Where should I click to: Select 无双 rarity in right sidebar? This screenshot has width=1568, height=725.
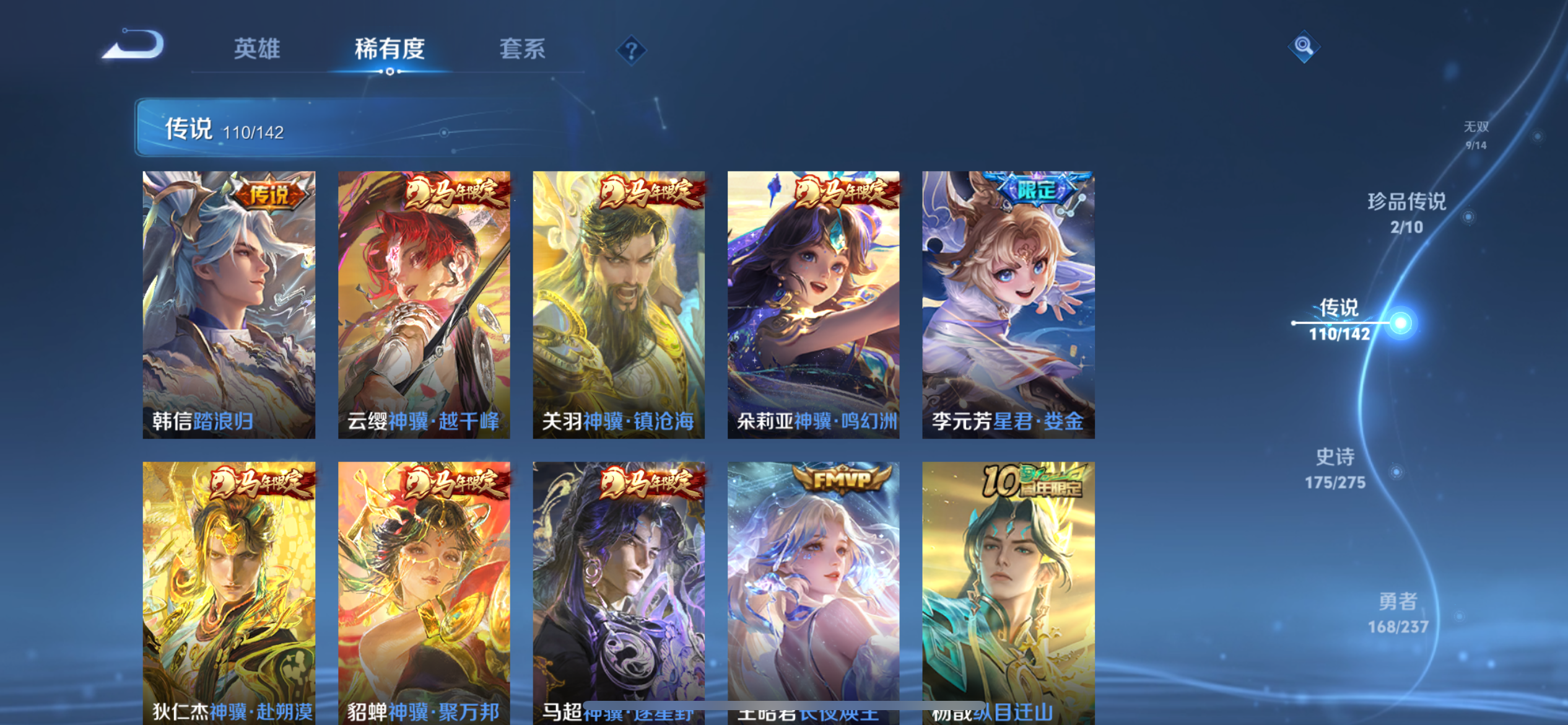1476,134
